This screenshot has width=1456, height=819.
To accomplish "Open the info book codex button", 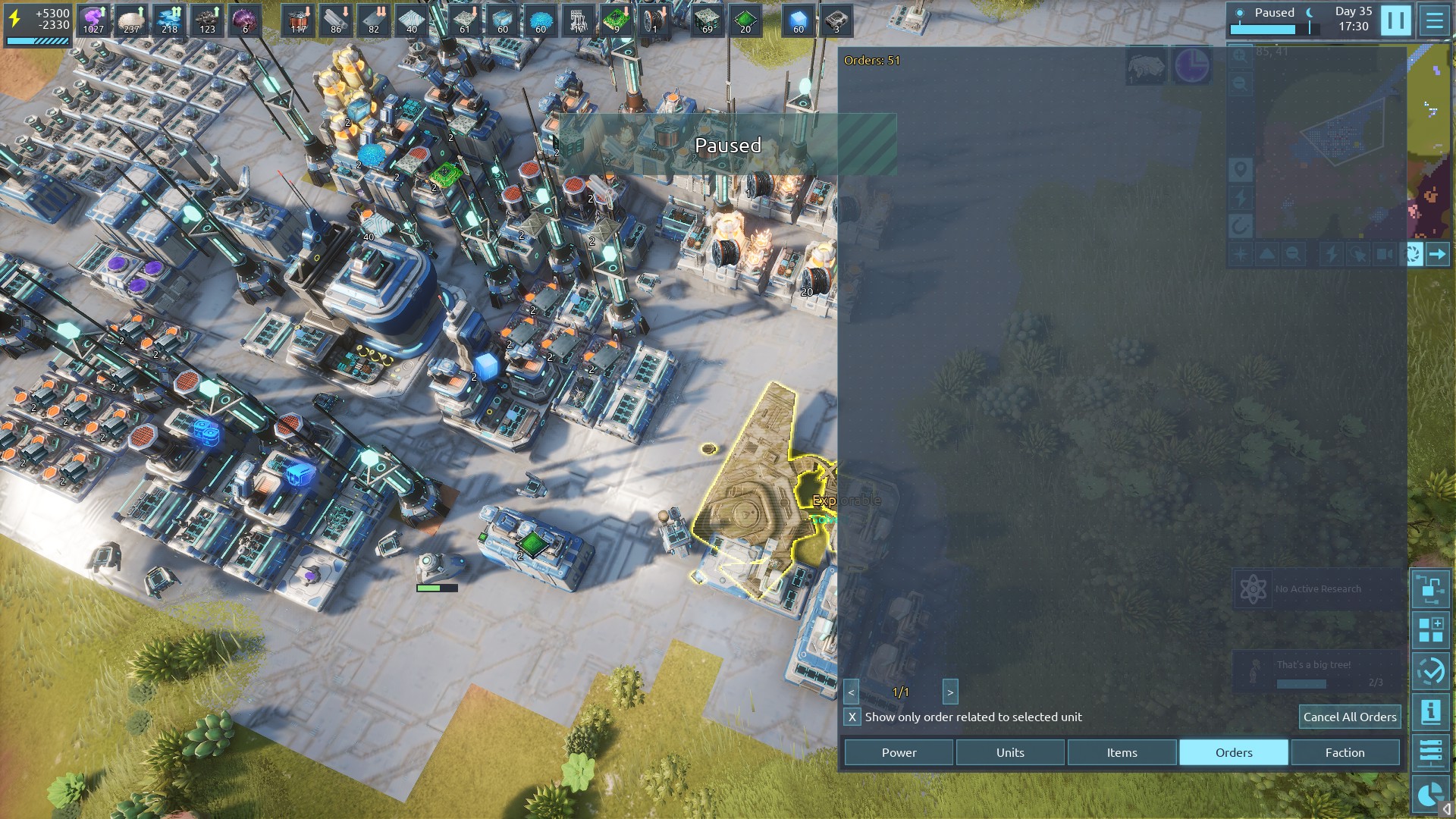I will (1430, 712).
